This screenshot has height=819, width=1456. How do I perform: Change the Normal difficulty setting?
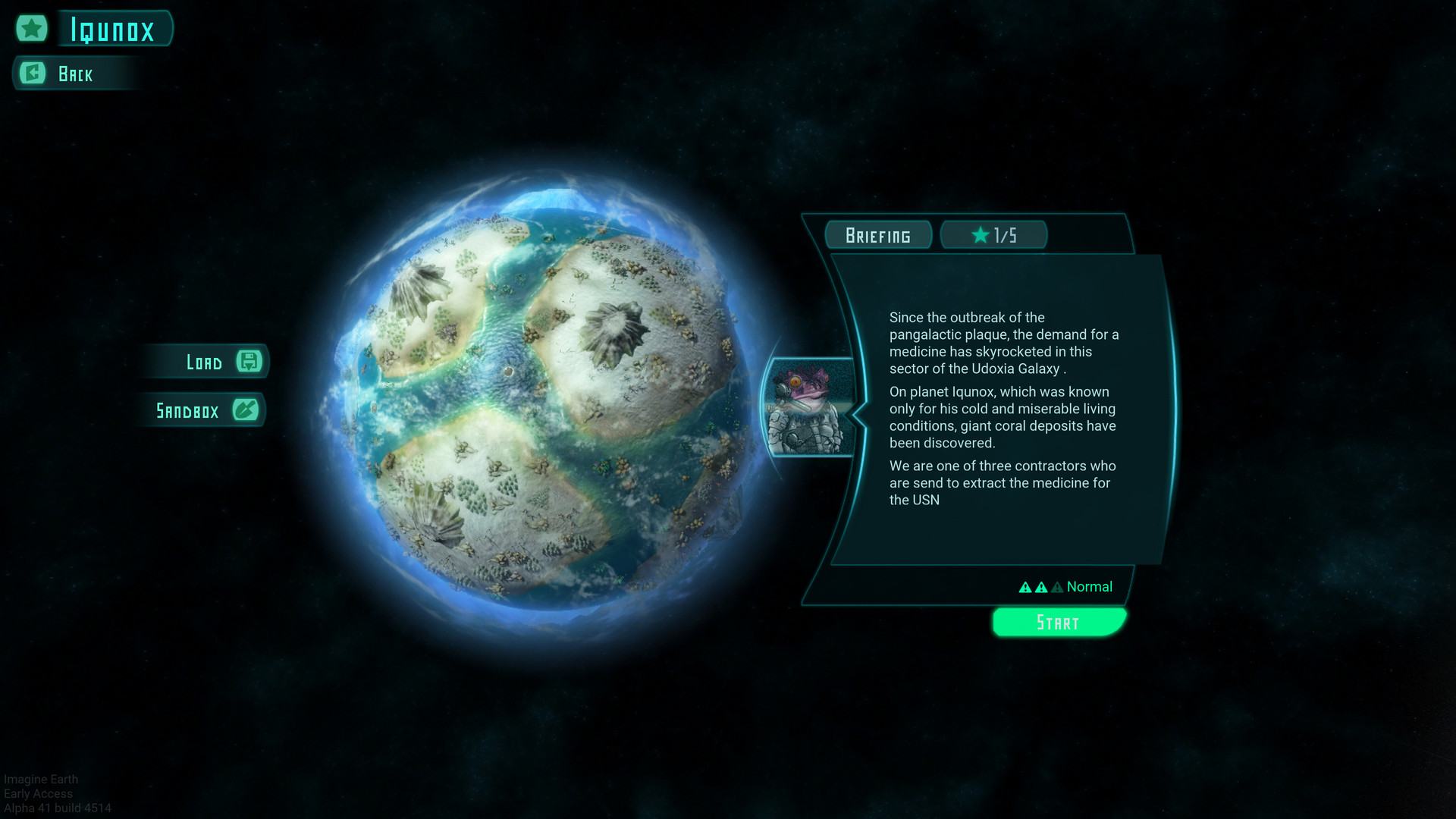coord(1065,587)
